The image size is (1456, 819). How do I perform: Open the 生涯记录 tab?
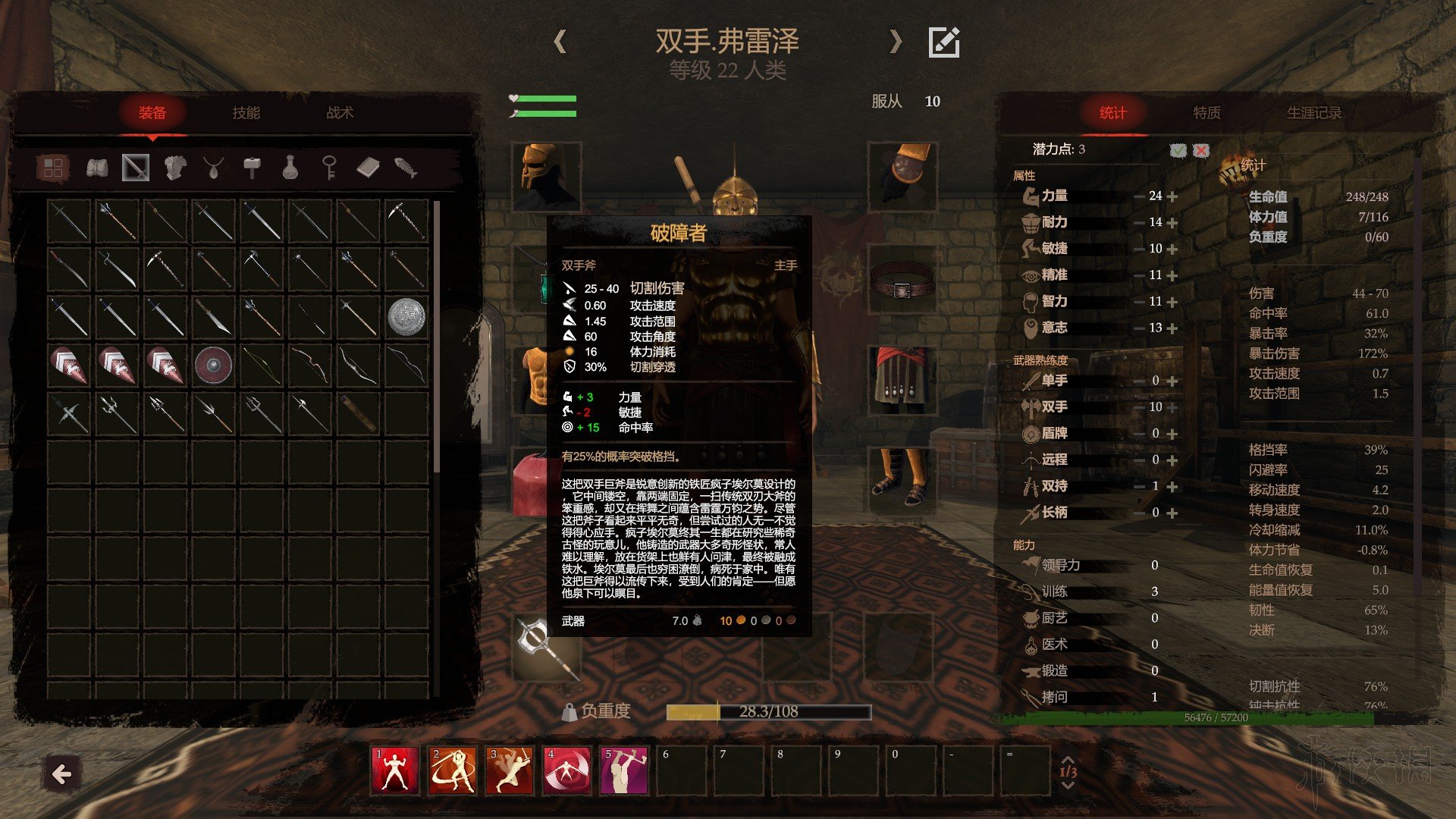(x=1313, y=113)
